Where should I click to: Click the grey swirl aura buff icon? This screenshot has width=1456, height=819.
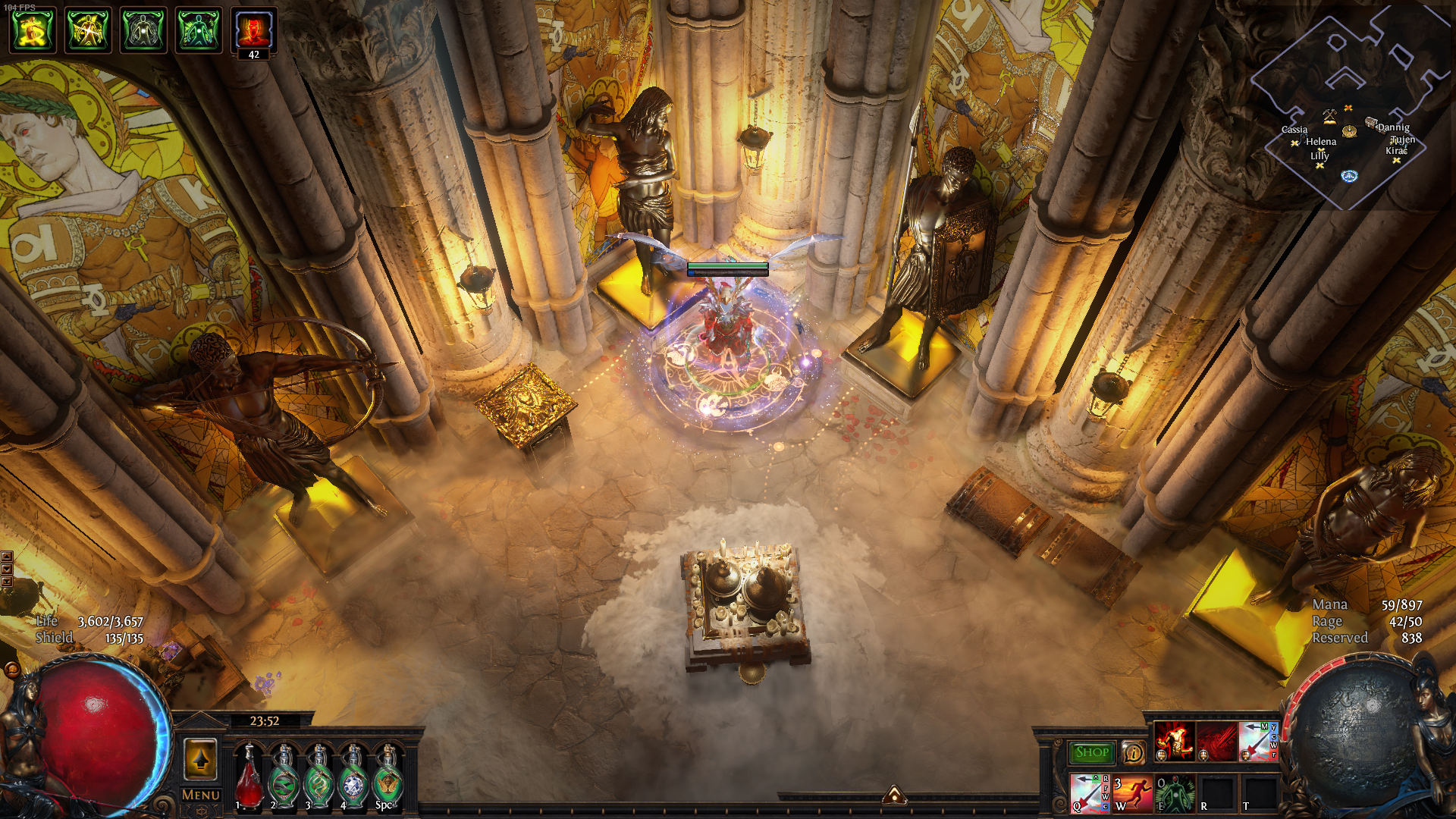point(143,30)
